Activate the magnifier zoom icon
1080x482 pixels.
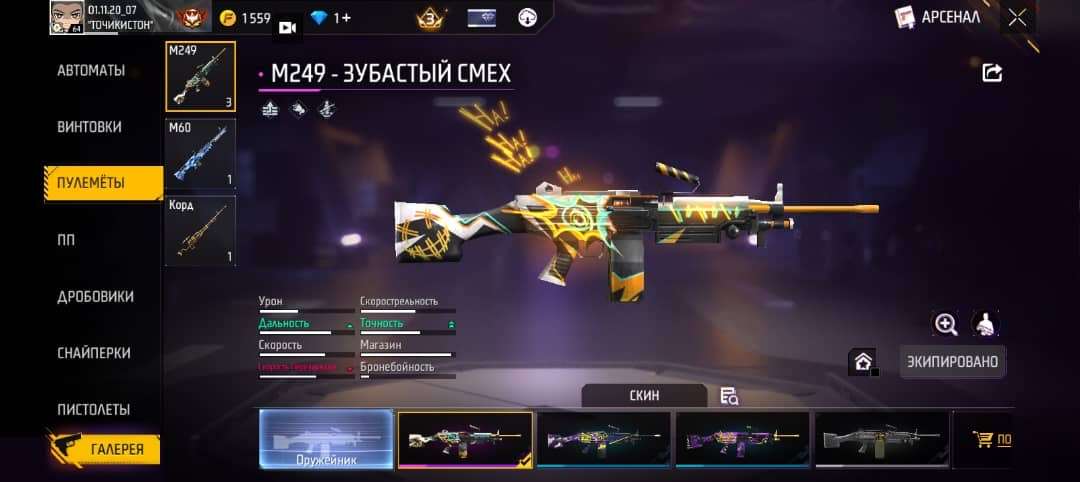[x=945, y=323]
